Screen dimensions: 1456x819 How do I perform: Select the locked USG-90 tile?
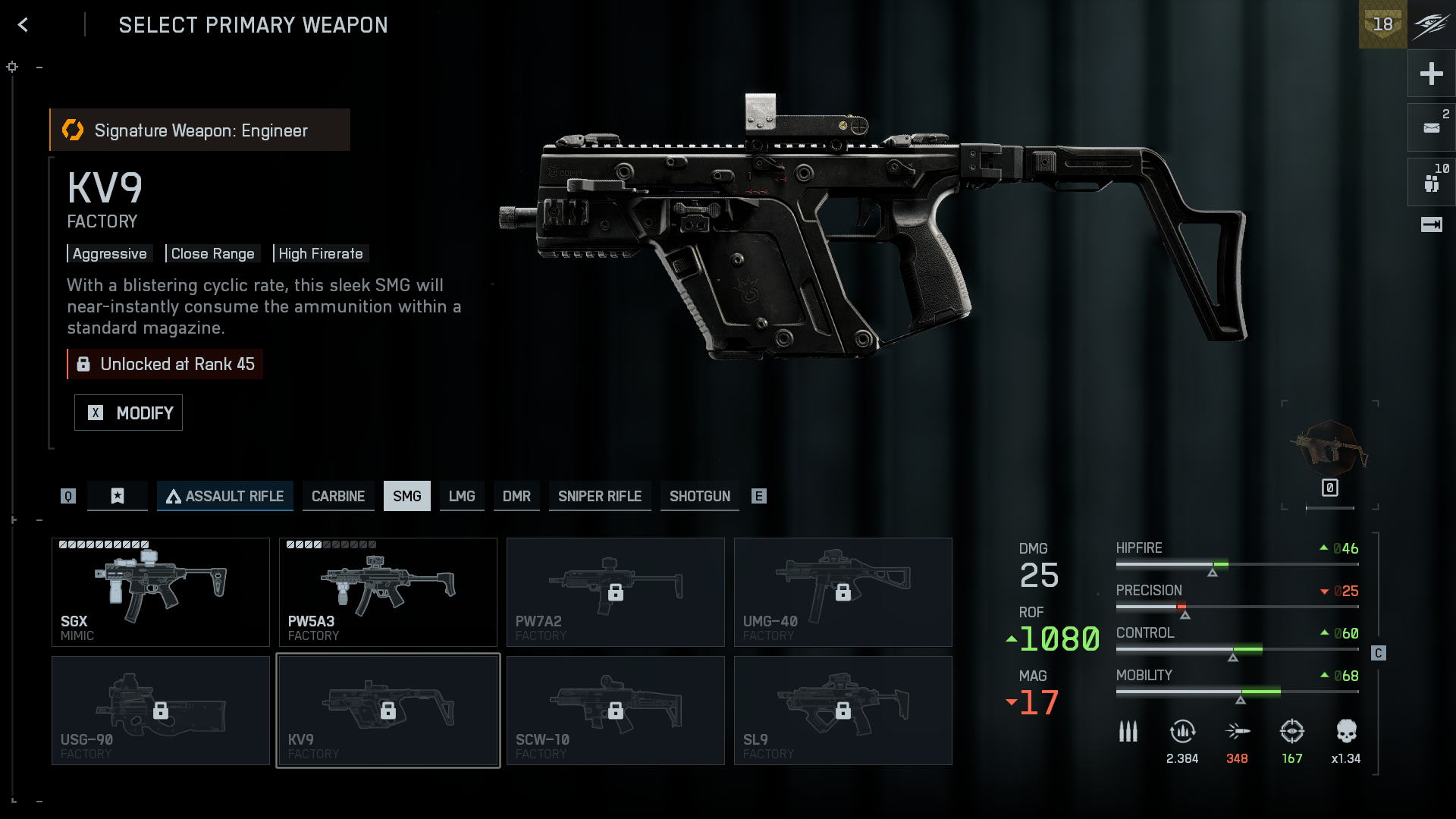click(161, 711)
